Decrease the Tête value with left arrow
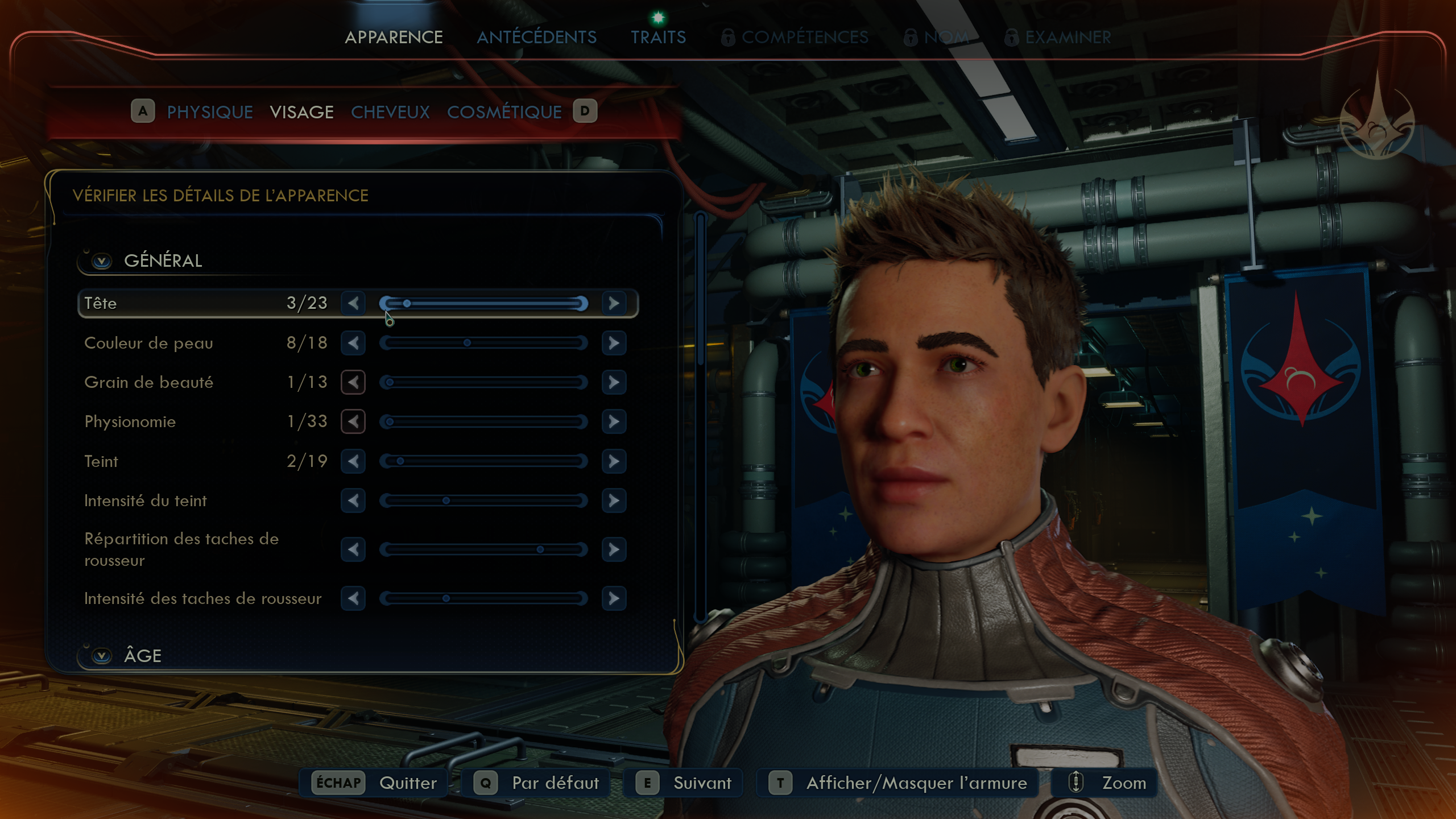 353,303
